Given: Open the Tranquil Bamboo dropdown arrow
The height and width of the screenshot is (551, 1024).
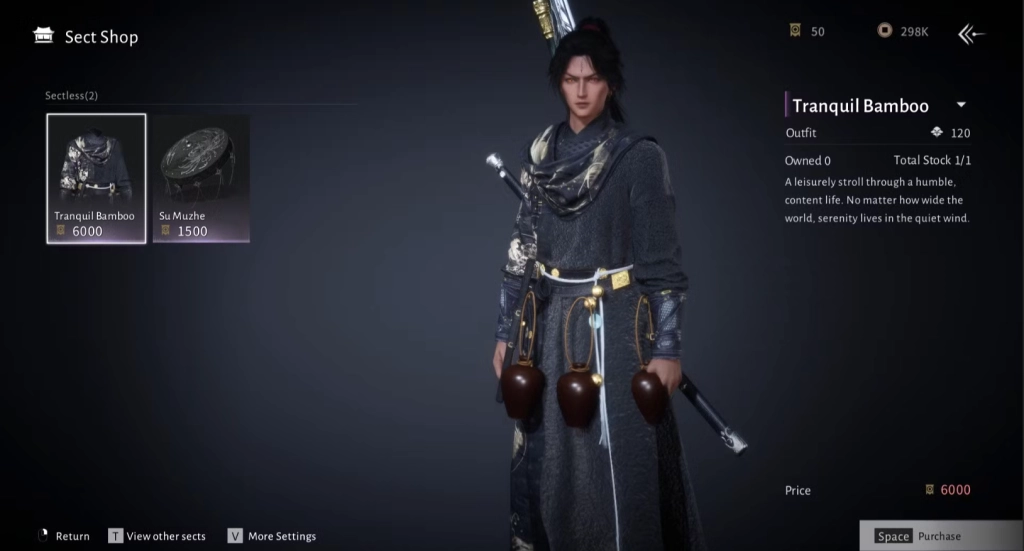Looking at the screenshot, I should [x=960, y=105].
